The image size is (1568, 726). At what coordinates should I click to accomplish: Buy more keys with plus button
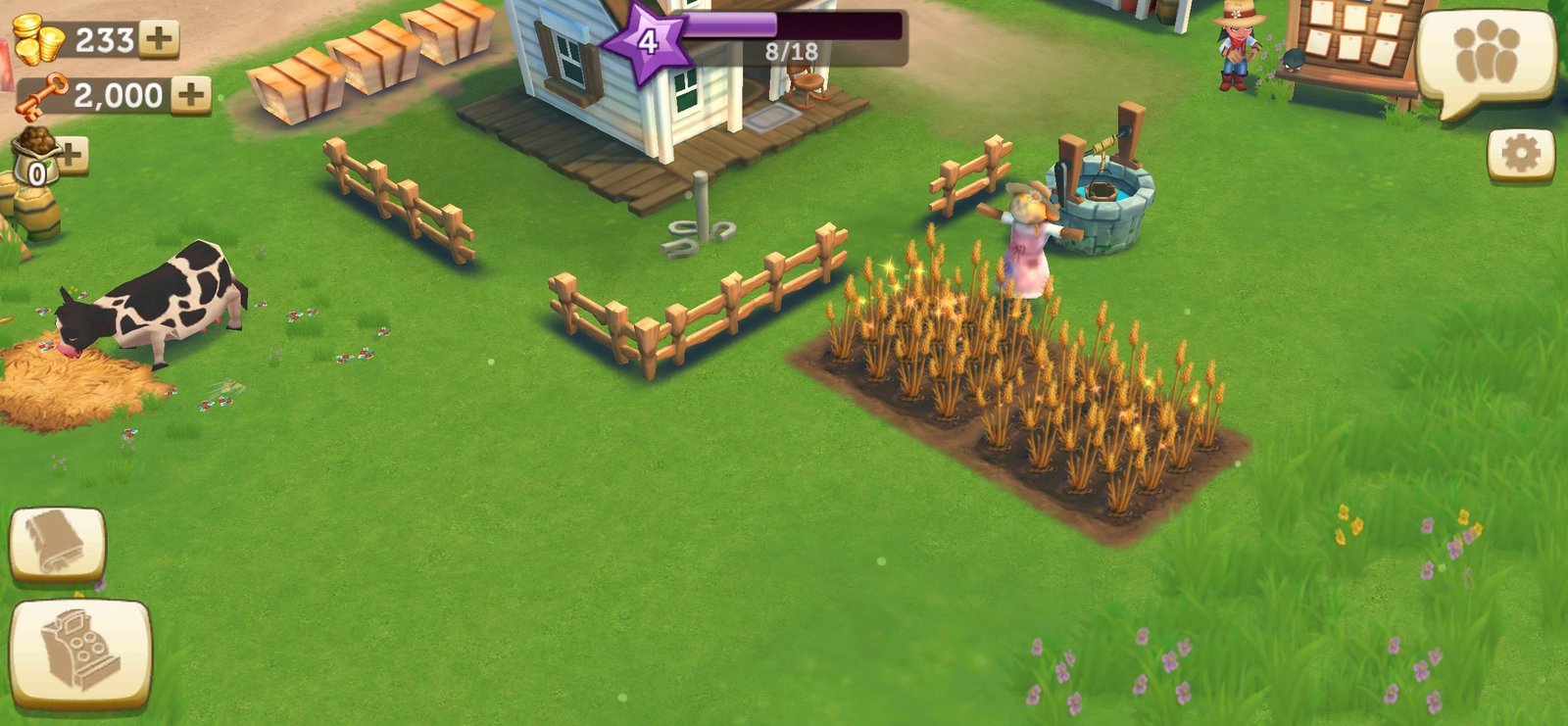(191, 95)
